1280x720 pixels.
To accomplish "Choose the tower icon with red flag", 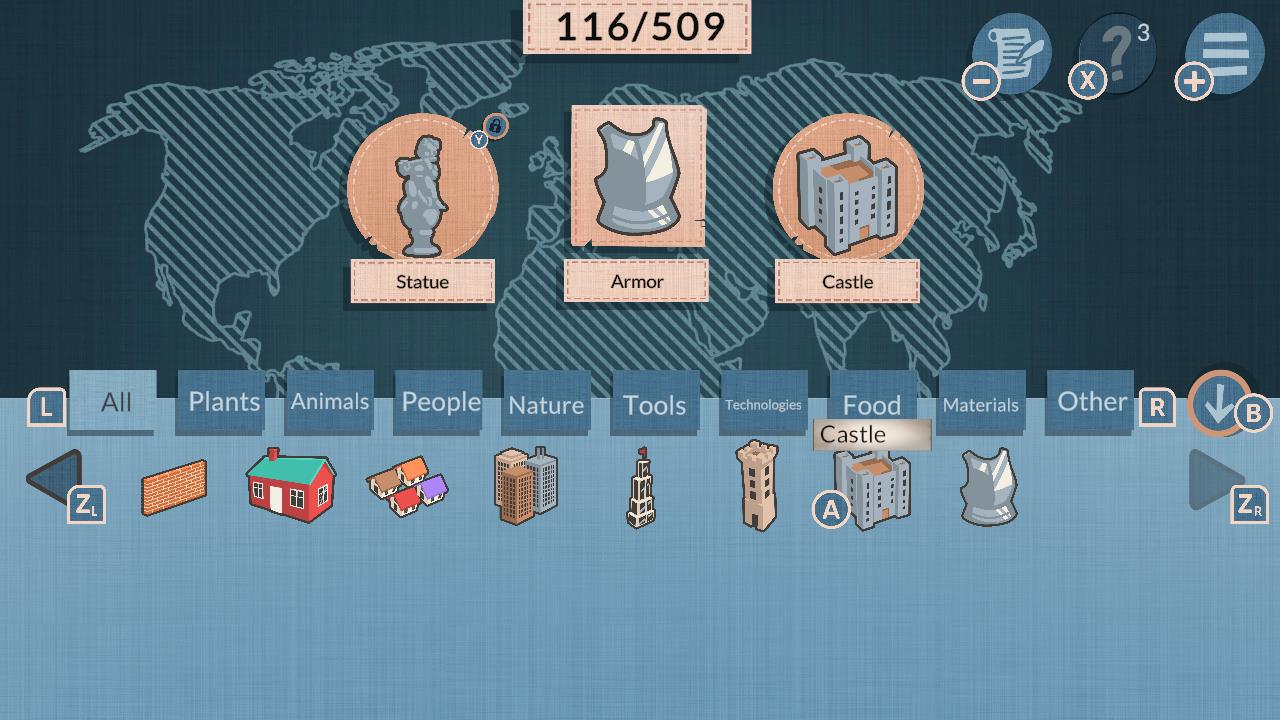I will pyautogui.click(x=640, y=487).
